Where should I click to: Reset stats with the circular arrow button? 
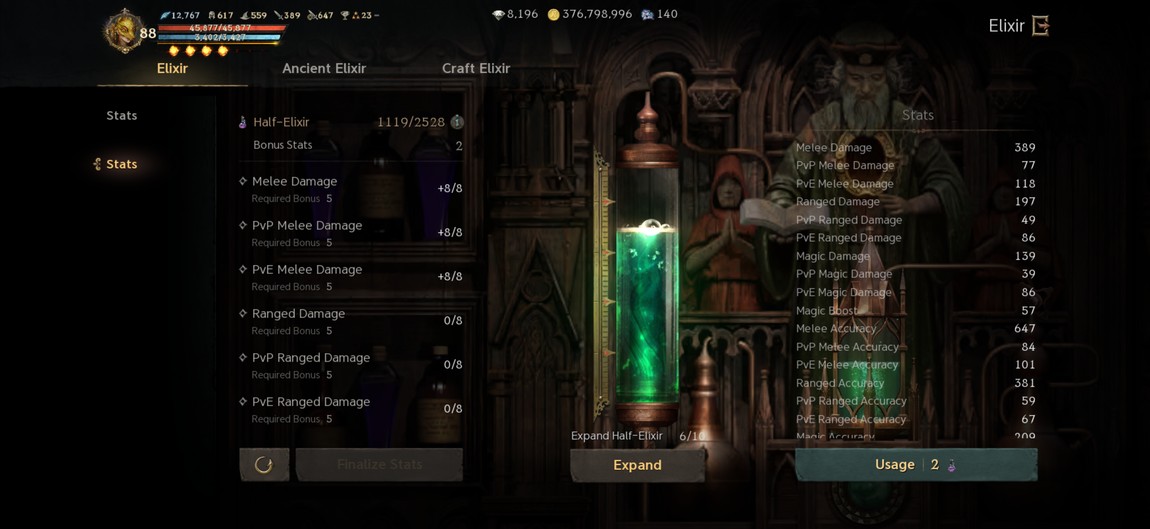[264, 465]
